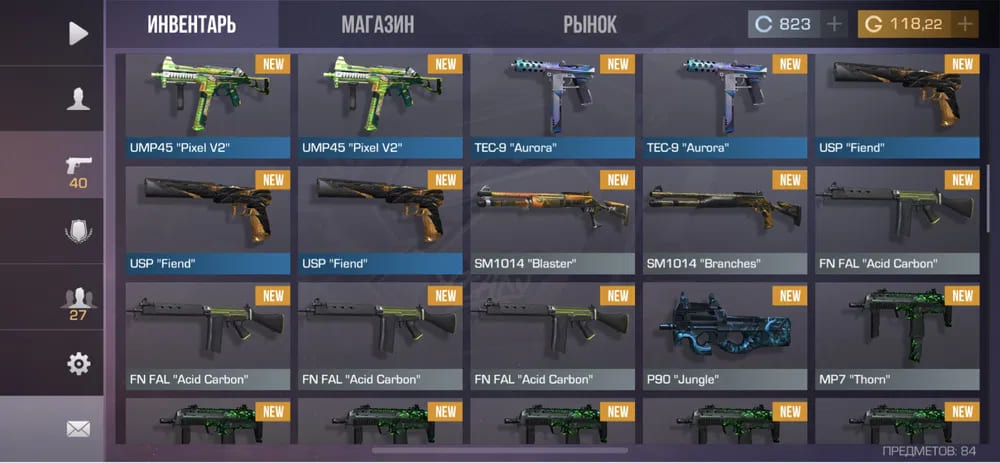
Task: Open the friends list icon
Action: click(78, 298)
